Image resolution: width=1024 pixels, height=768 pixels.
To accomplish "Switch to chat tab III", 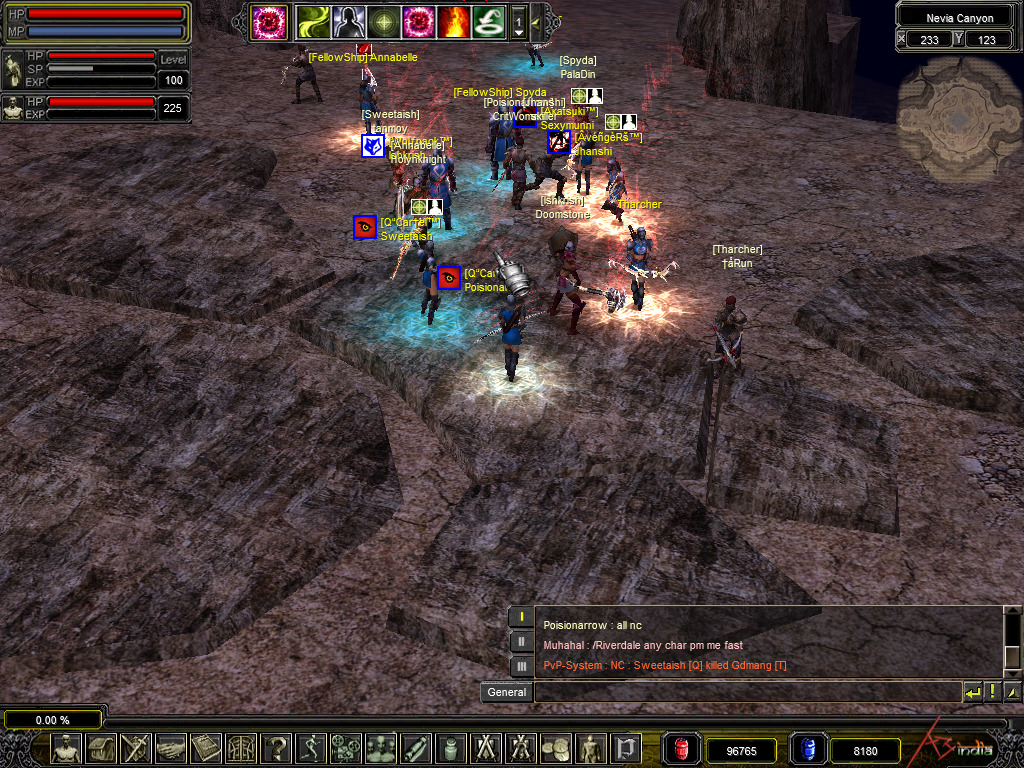I will point(521,666).
